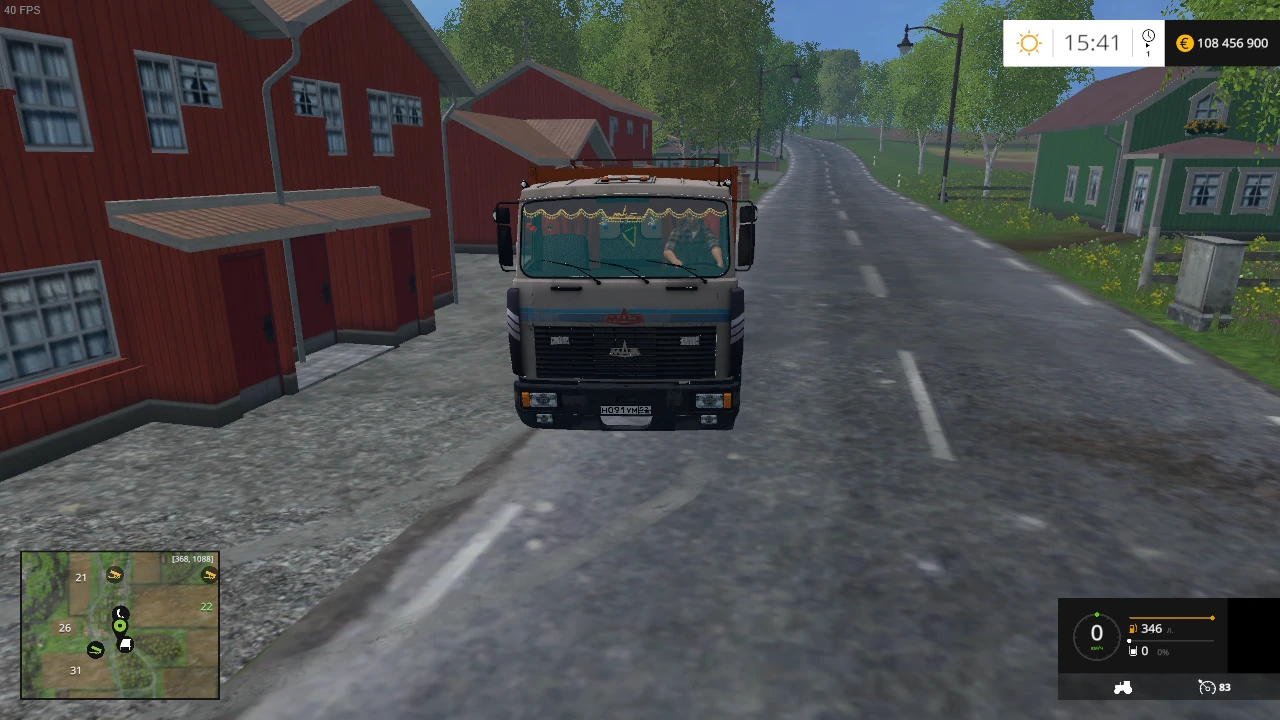Select the tractor icon in the bottom bar
Image resolution: width=1280 pixels, height=720 pixels.
point(1123,687)
